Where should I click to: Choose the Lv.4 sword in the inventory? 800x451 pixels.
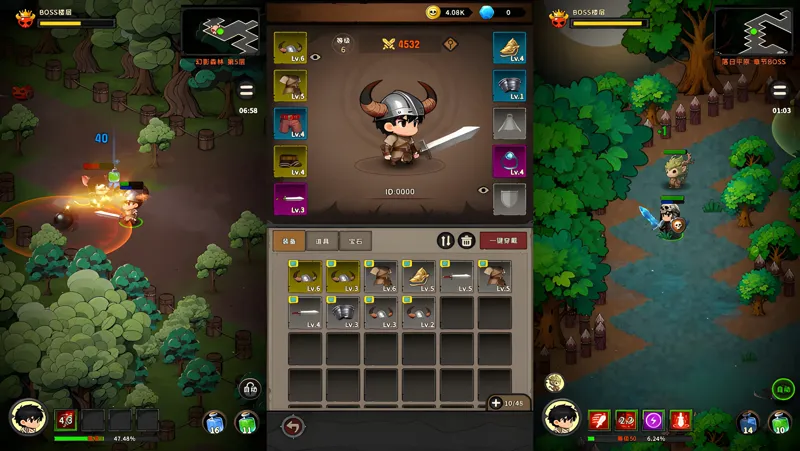pyautogui.click(x=305, y=312)
